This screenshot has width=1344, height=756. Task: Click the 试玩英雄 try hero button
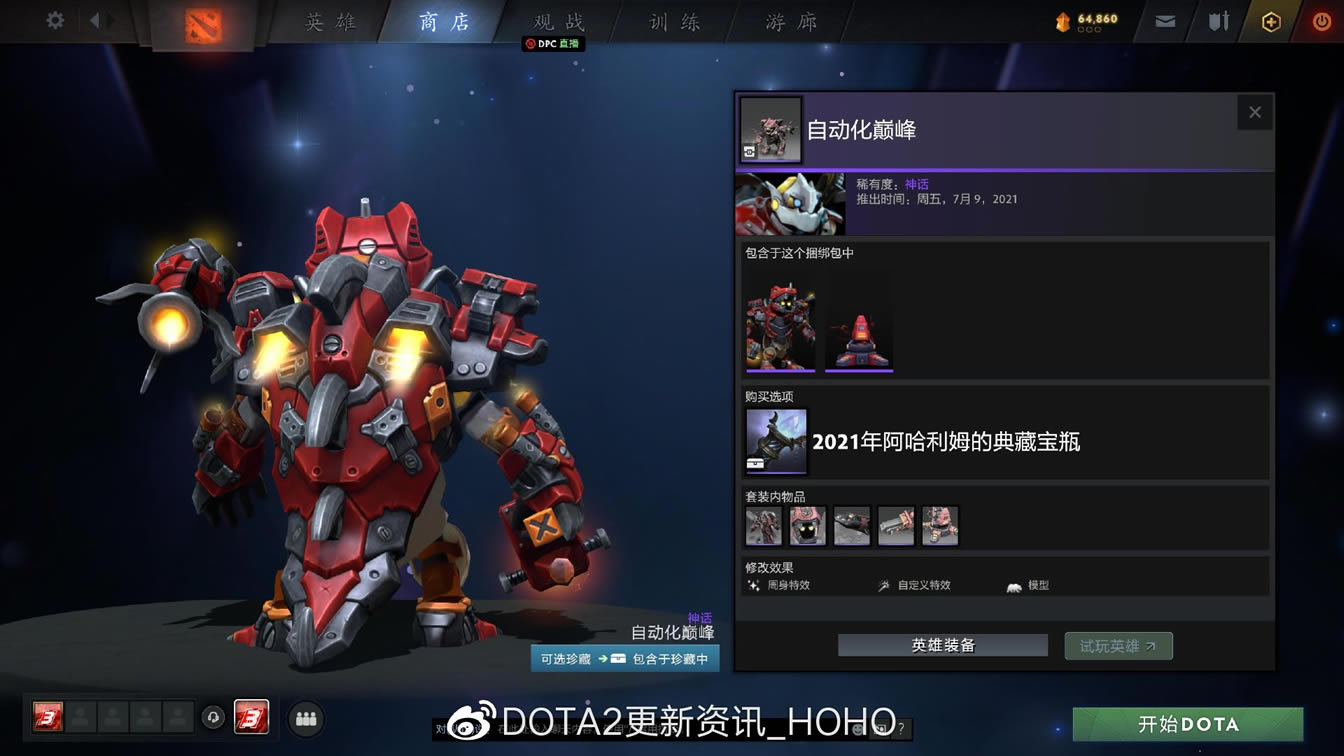pyautogui.click(x=1118, y=645)
